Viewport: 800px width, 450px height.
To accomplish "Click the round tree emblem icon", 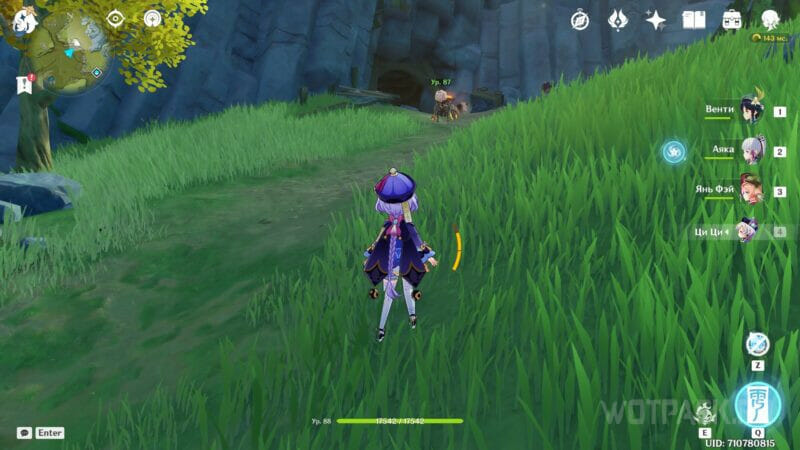I will click(x=153, y=18).
